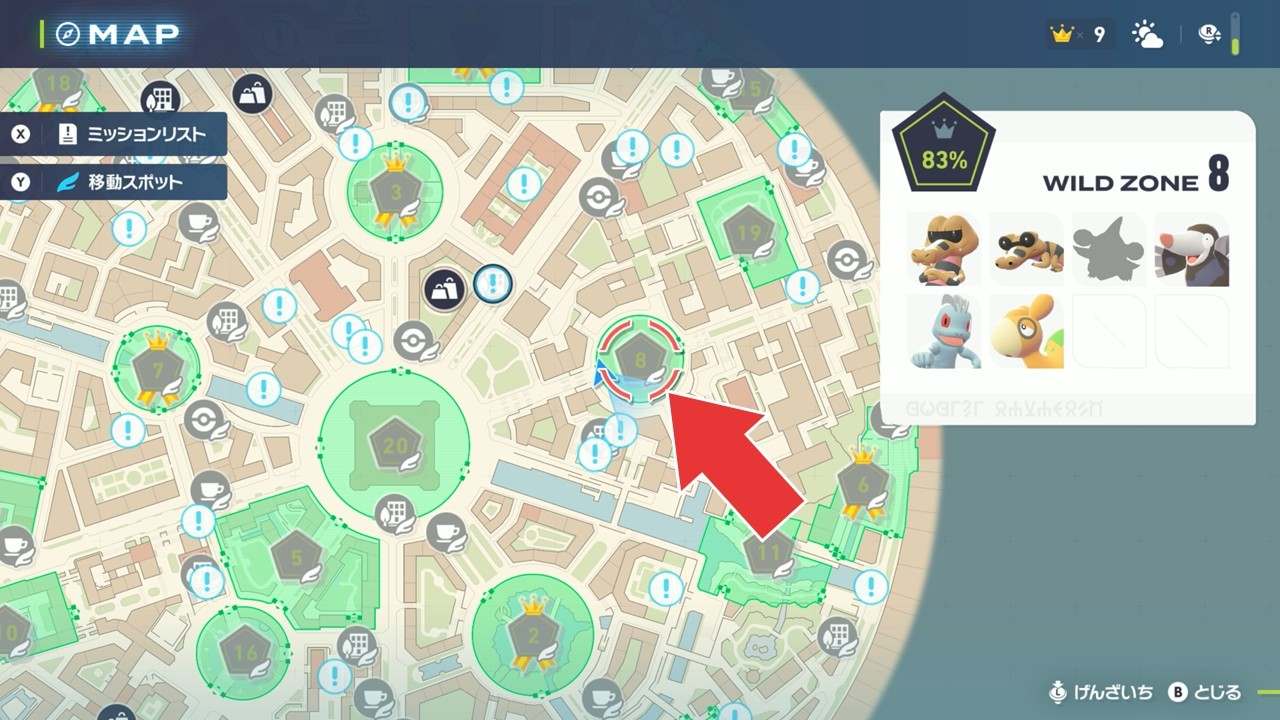Click the undiscovered Pokémon silhouette
Screen dimensions: 1280x720
(1109, 249)
